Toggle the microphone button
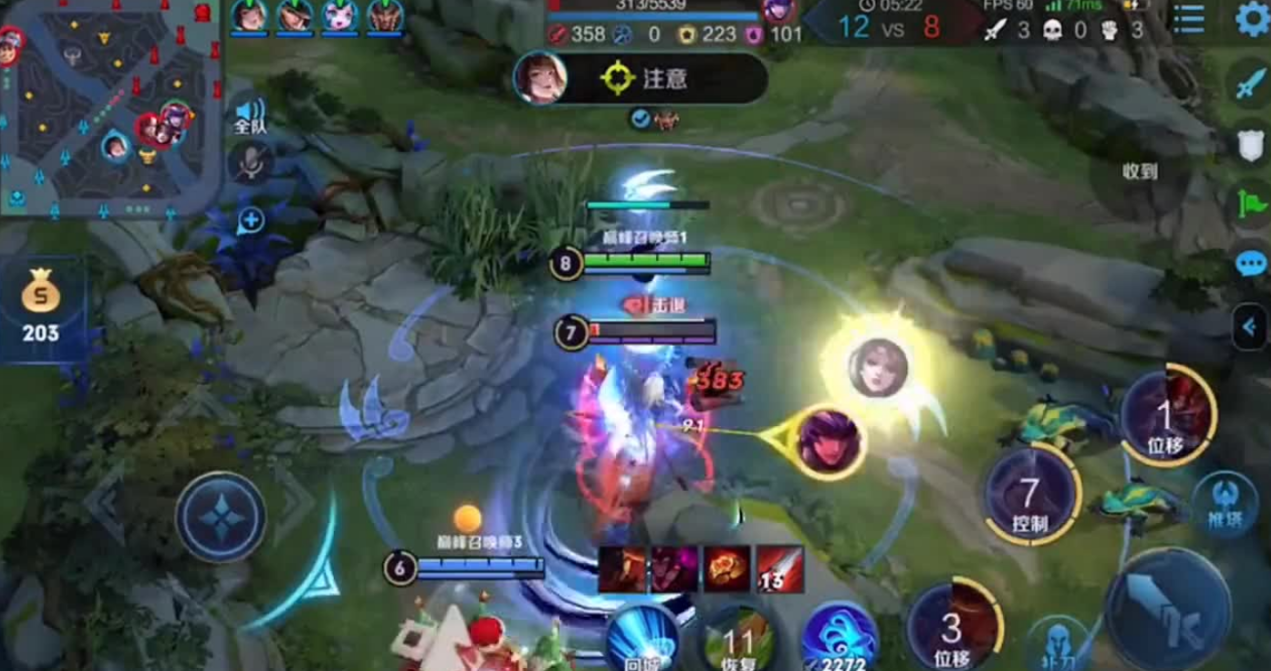The width and height of the screenshot is (1271, 671). pyautogui.click(x=250, y=161)
